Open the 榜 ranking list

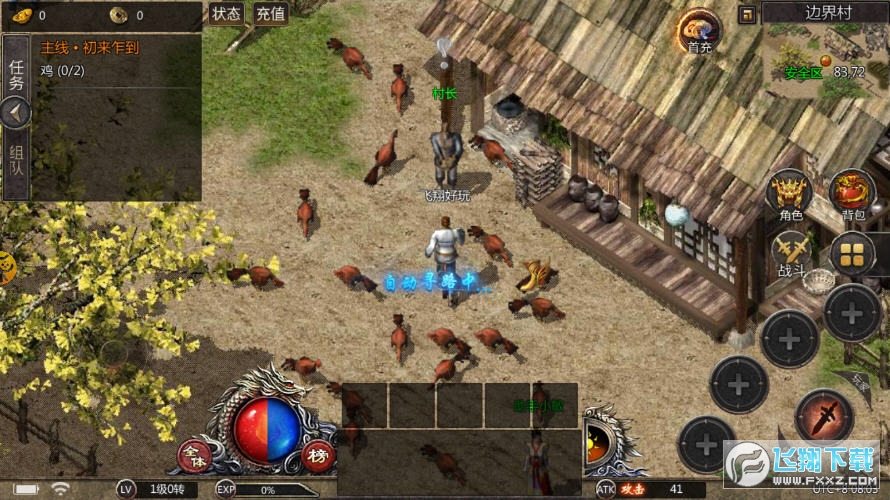318,457
